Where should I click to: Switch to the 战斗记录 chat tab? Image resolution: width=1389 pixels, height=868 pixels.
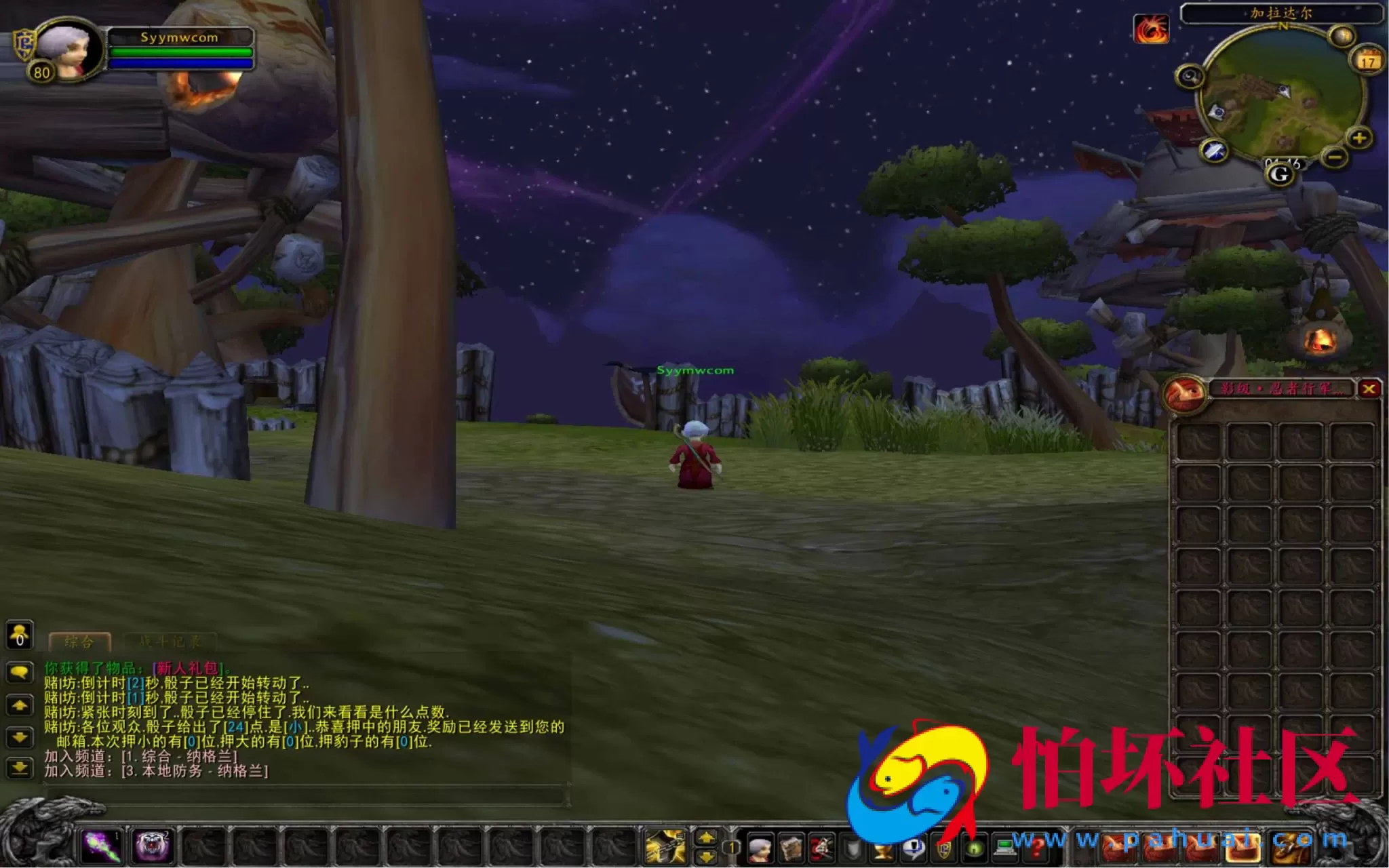[170, 642]
